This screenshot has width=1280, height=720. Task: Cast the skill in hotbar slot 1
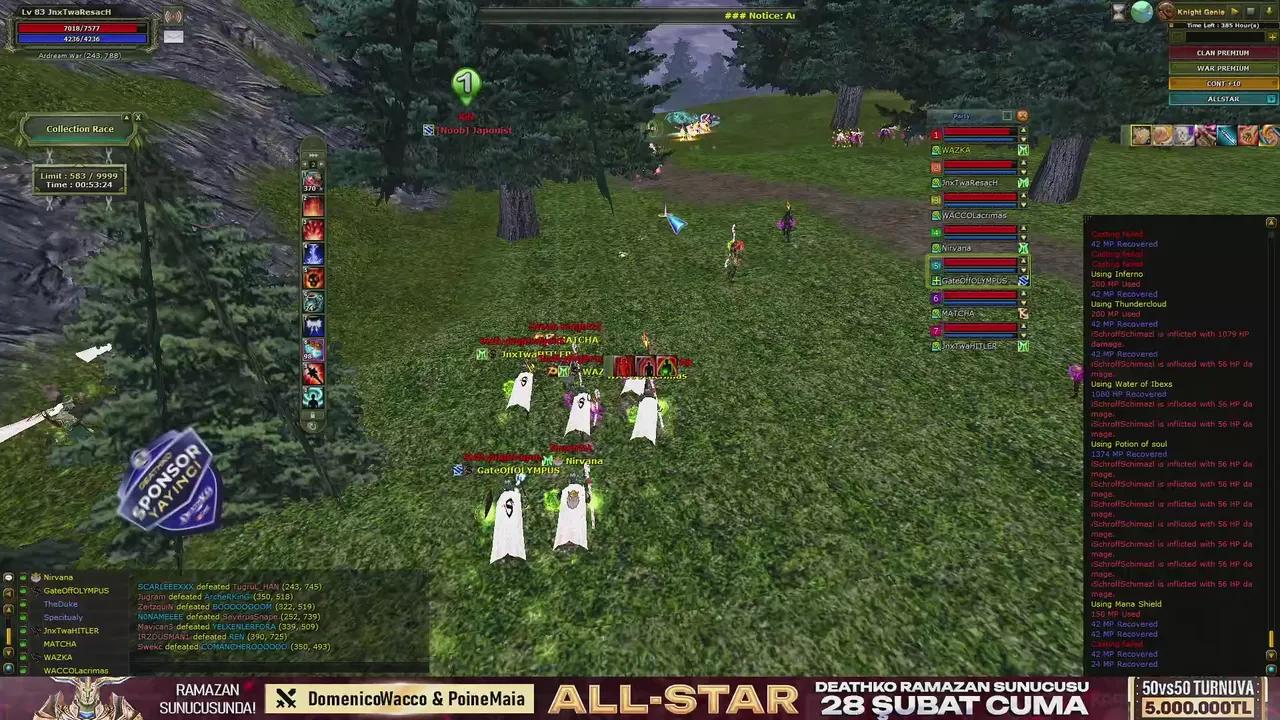coord(312,182)
